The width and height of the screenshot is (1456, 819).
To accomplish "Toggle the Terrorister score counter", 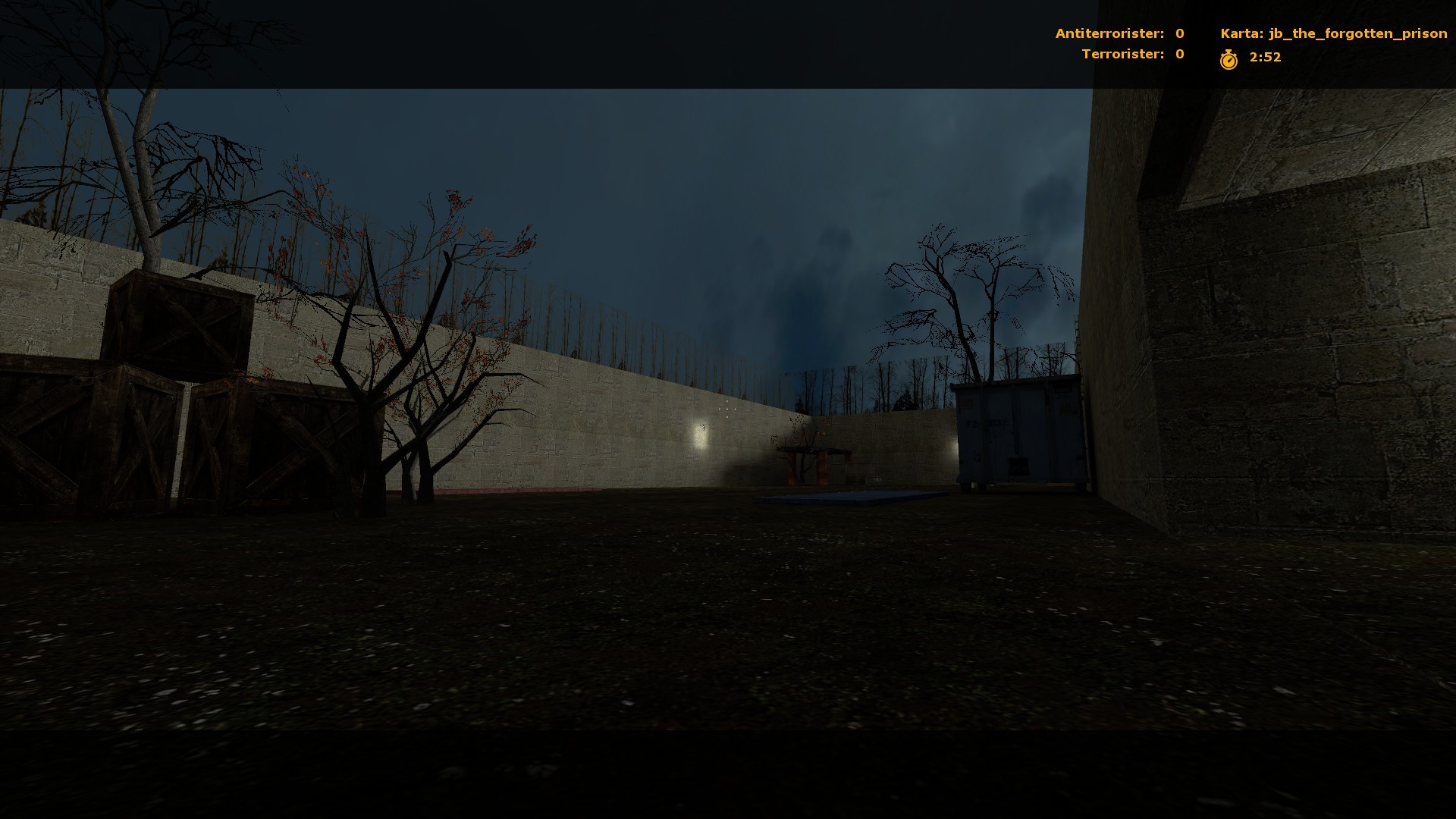I will point(1124,54).
